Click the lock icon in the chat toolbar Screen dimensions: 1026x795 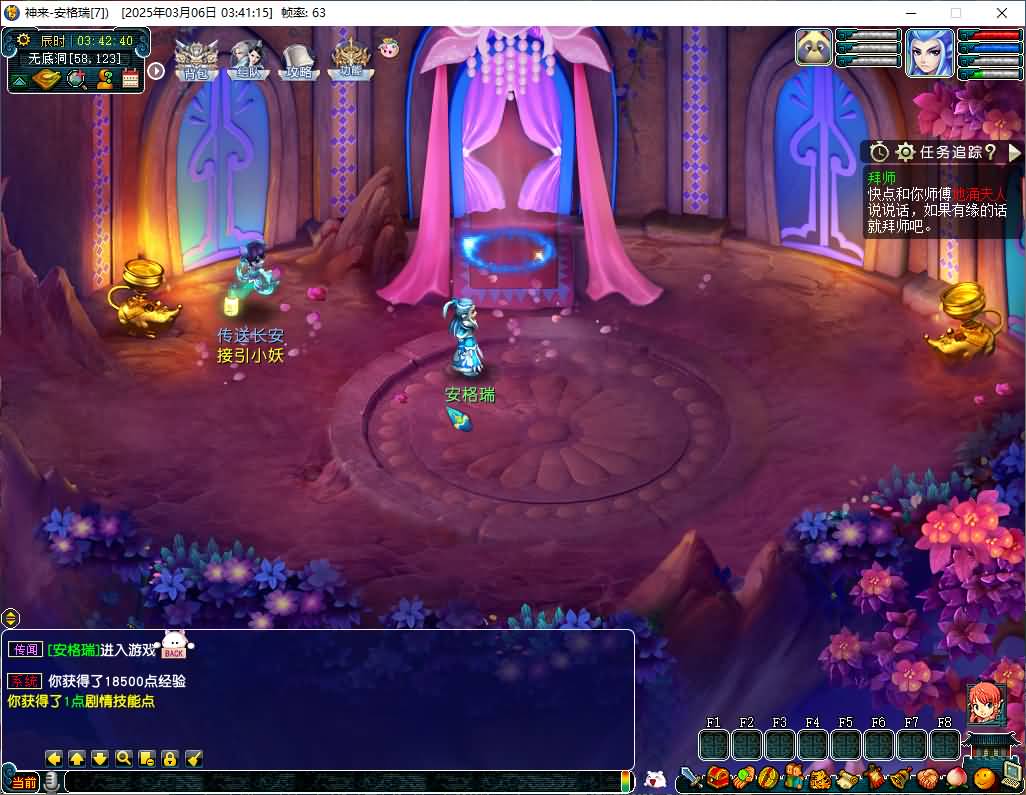point(170,758)
